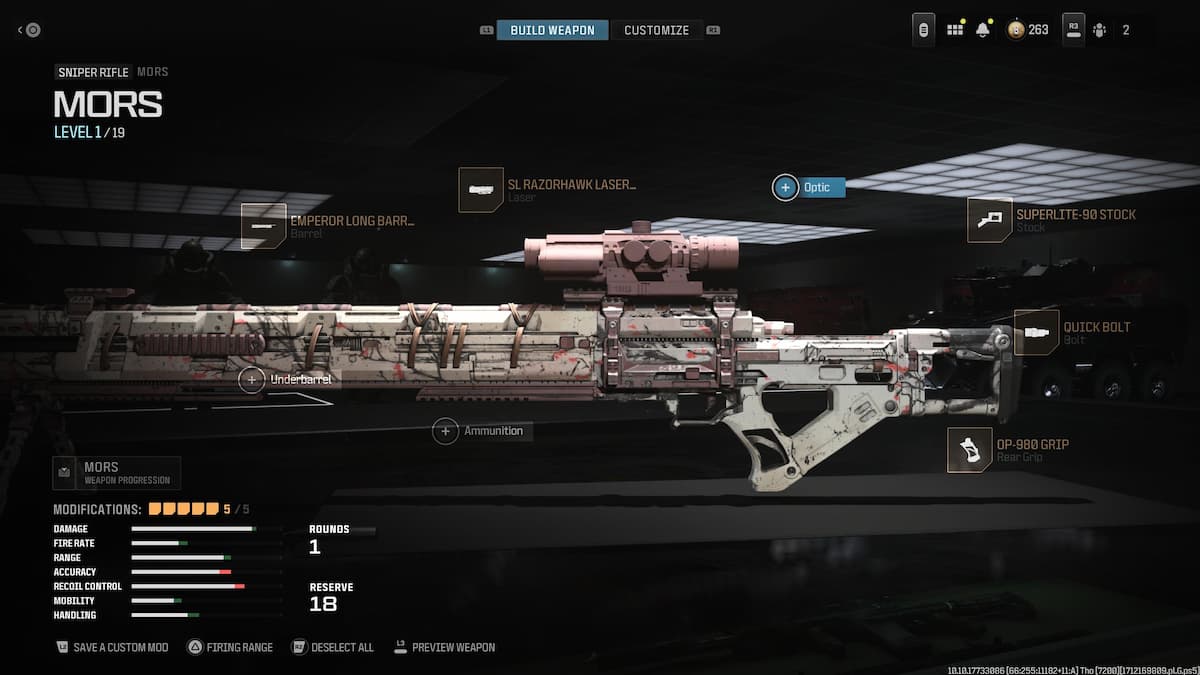Switch to the Build Weapon tab
The height and width of the screenshot is (675, 1200).
tap(552, 30)
